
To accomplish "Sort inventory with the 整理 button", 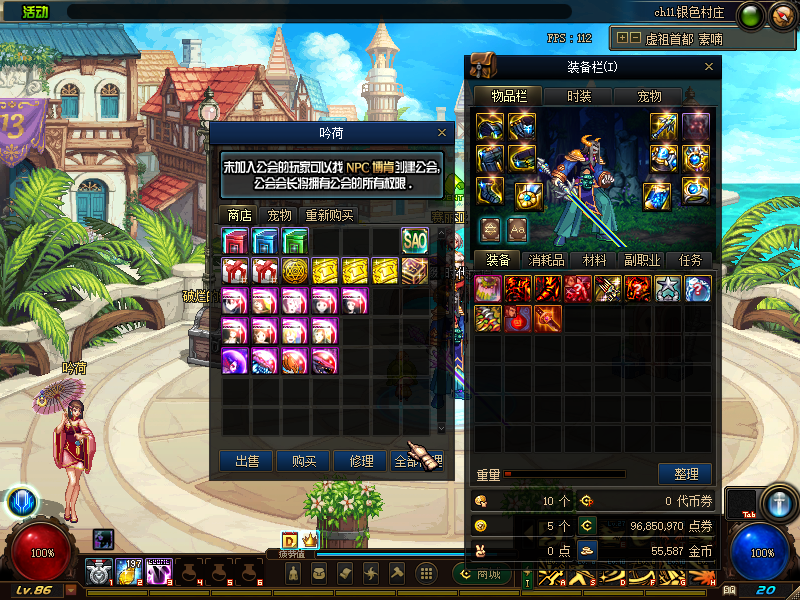I will [685, 474].
